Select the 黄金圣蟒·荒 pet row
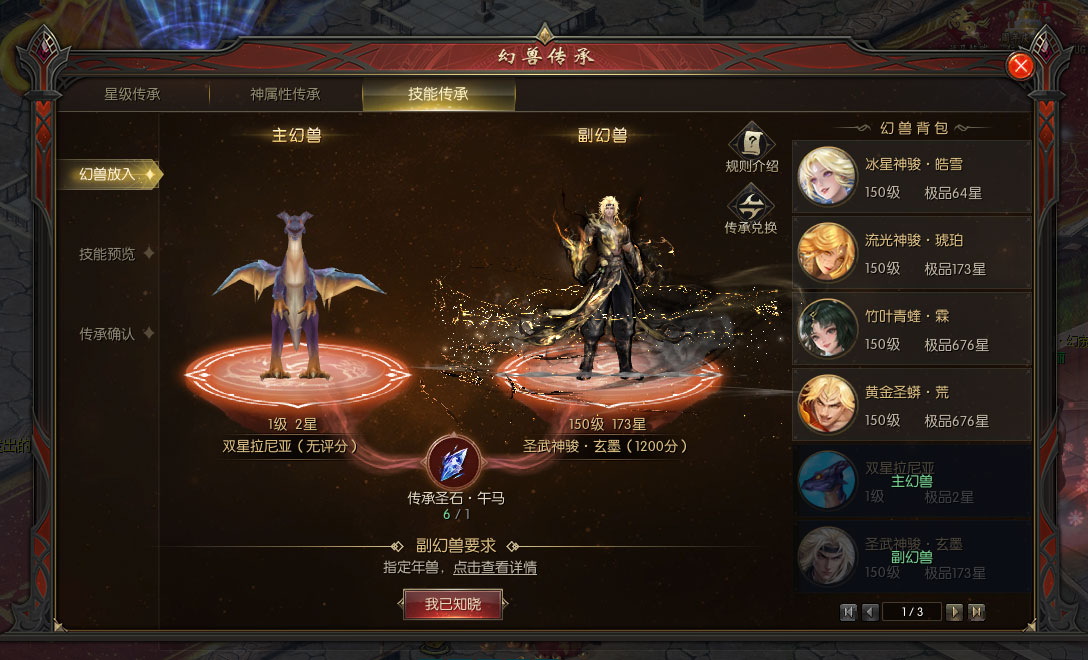The image size is (1088, 660). 911,405
